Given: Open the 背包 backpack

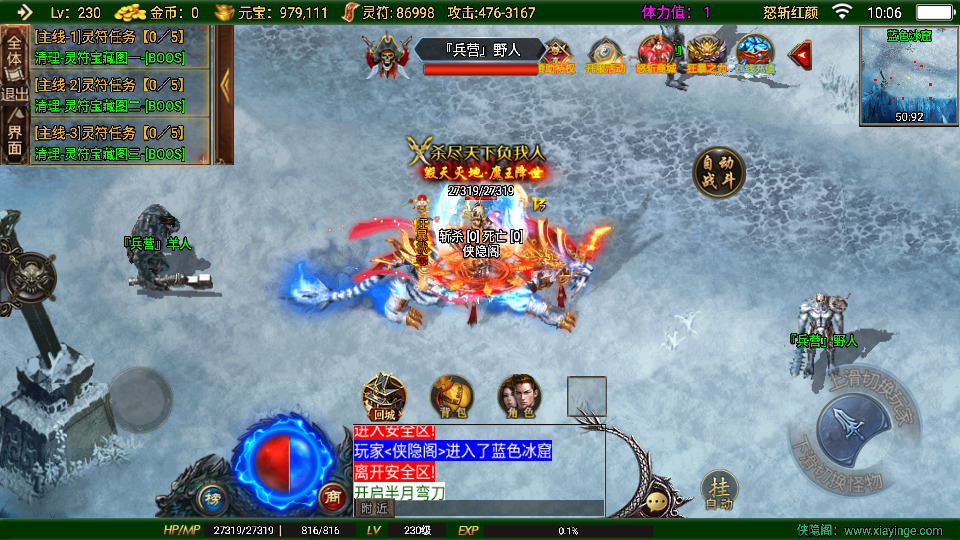Looking at the screenshot, I should pyautogui.click(x=452, y=396).
